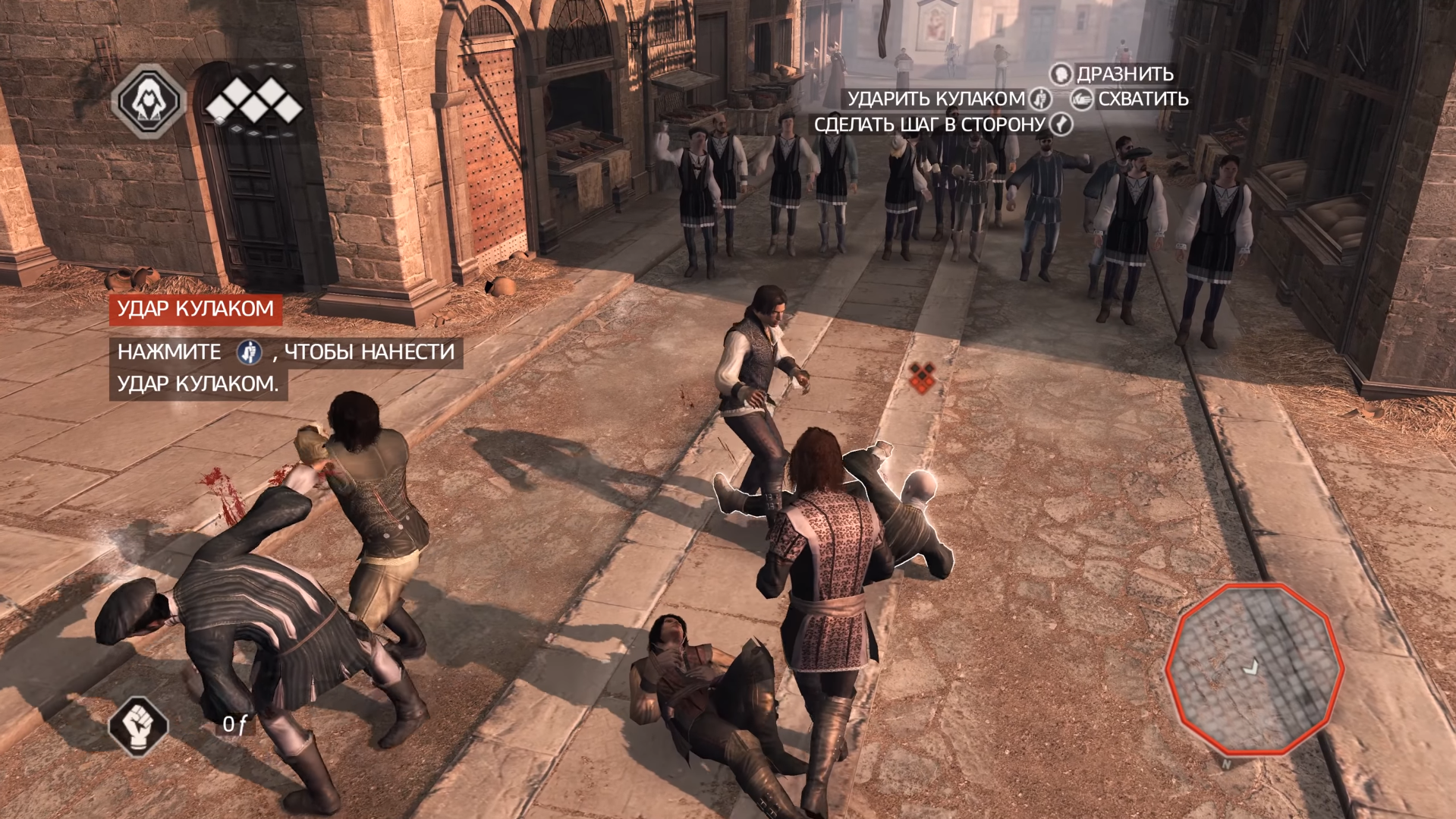Screen dimensions: 1456x819
Task: Select the fist weapon icon
Action: click(x=138, y=725)
